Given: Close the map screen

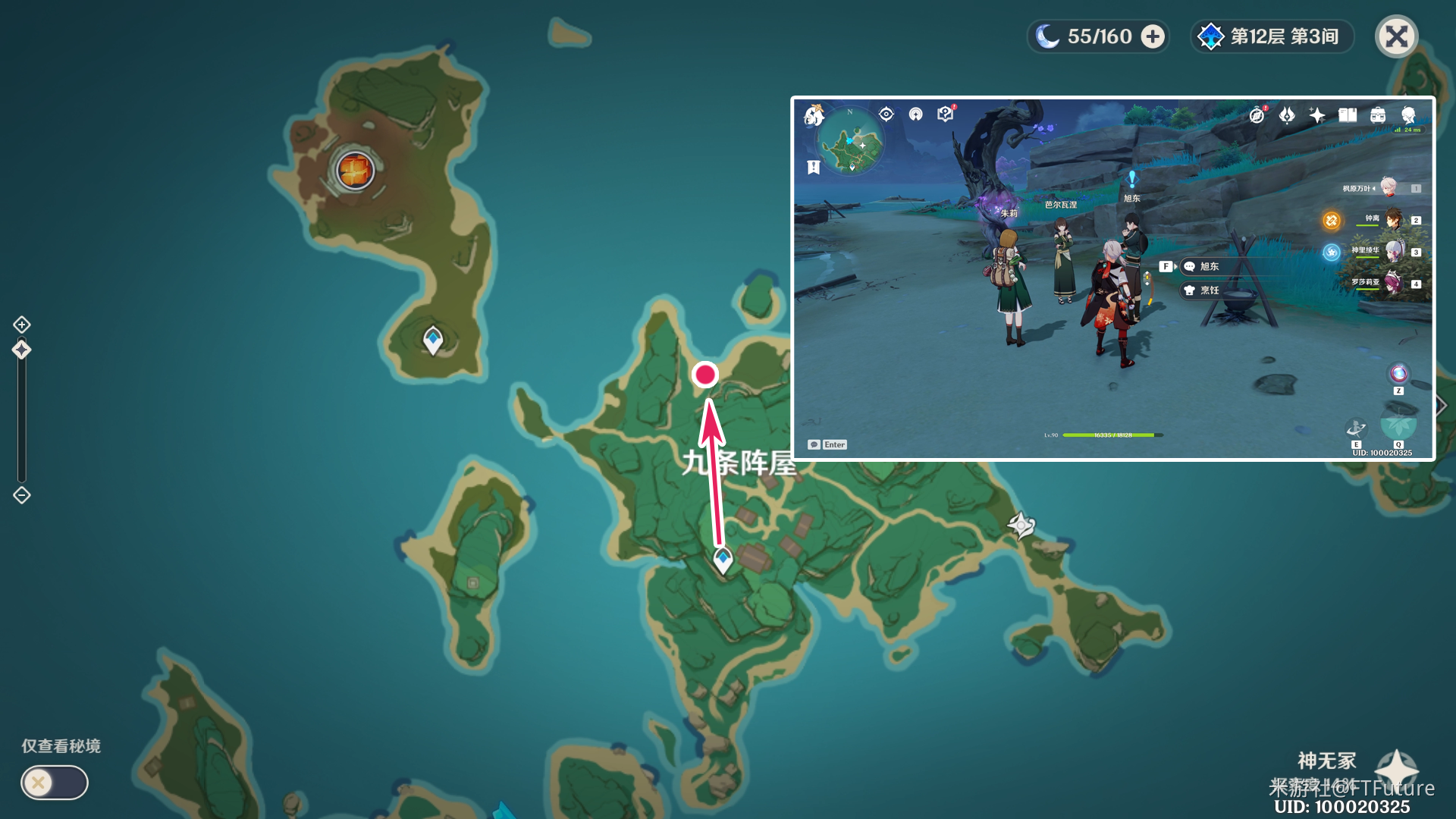Looking at the screenshot, I should click(1396, 36).
